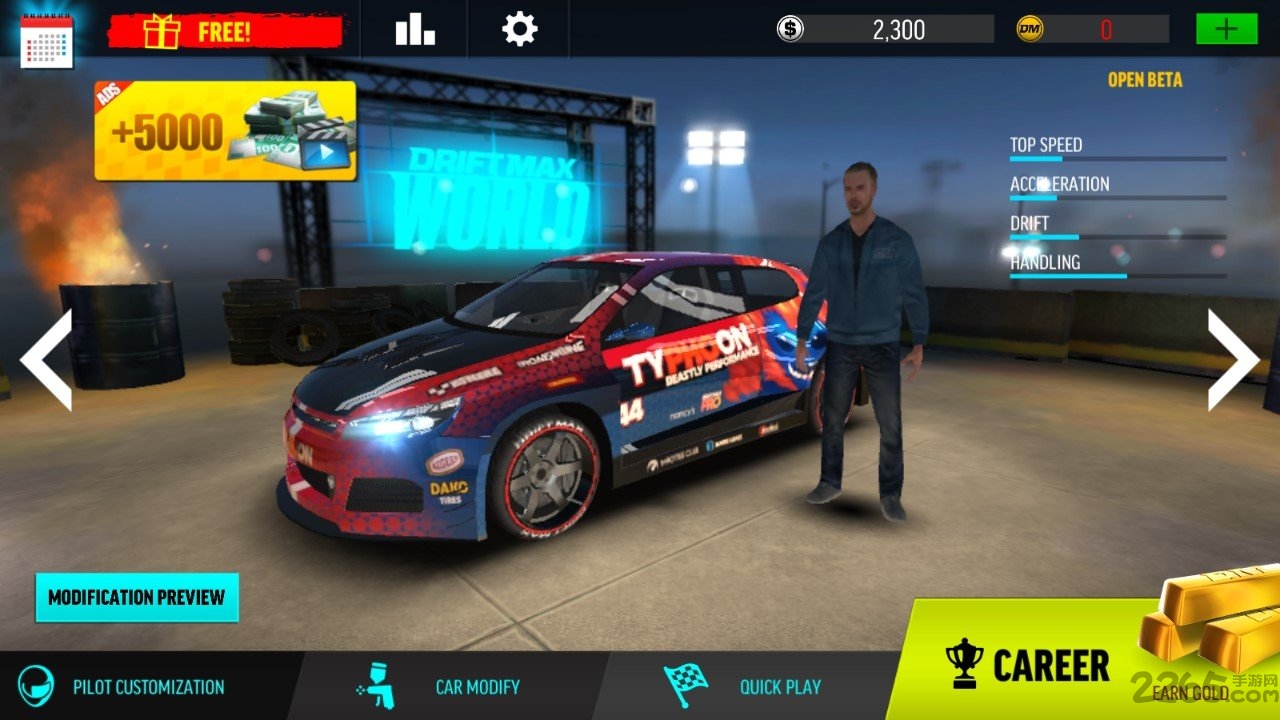
Task: Show the next car with right arrow
Action: 1232,359
